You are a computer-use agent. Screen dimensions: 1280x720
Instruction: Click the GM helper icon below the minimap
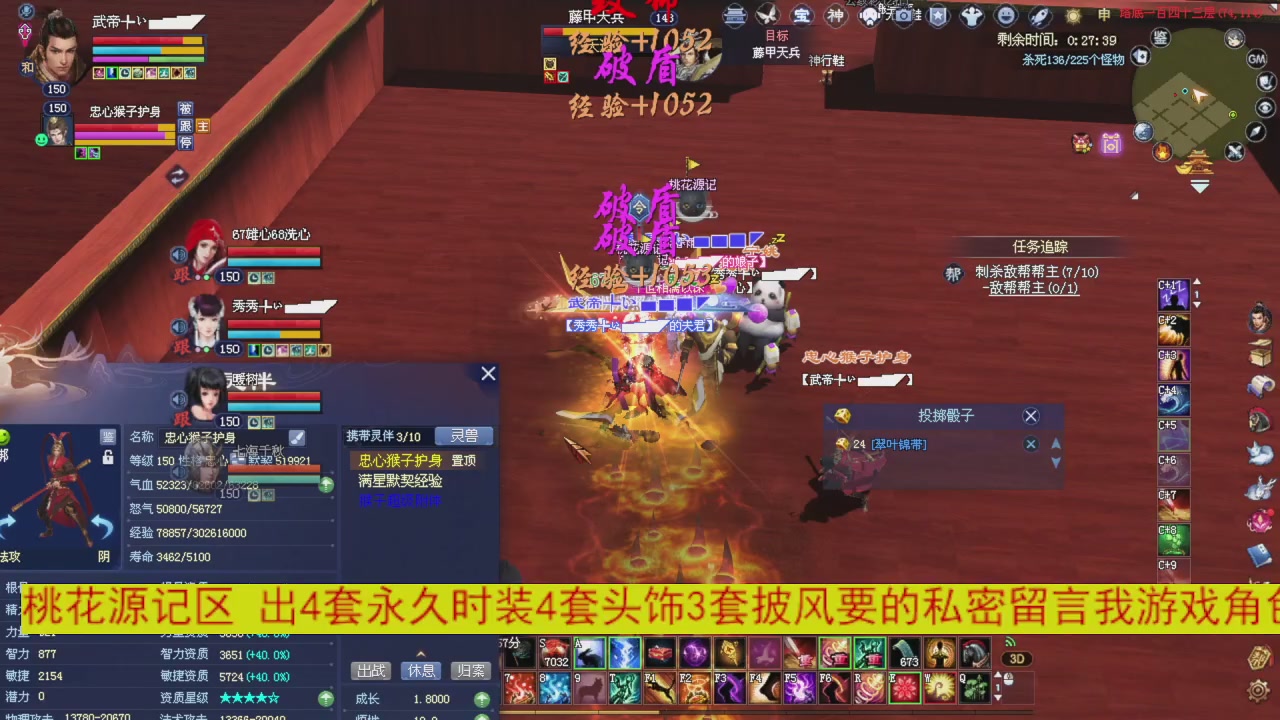(1256, 60)
